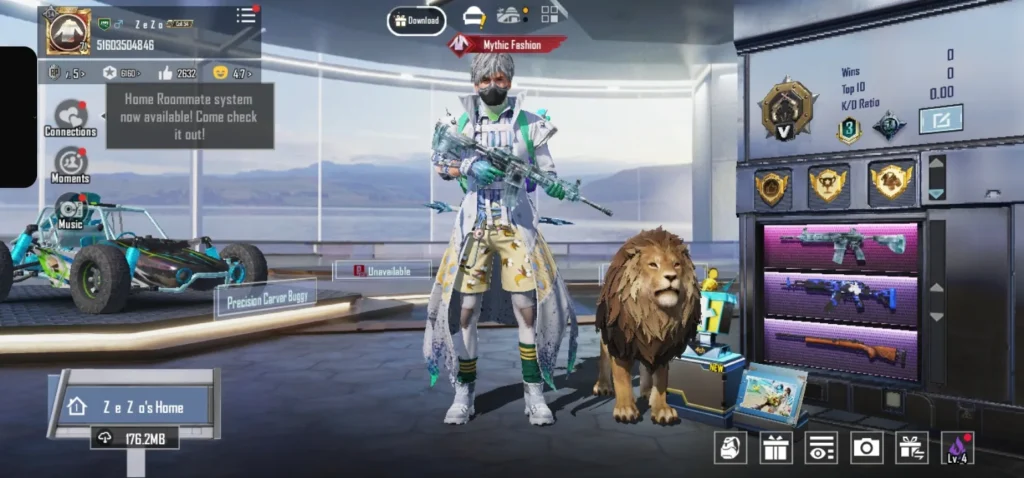The height and width of the screenshot is (478, 1024).
Task: Click ZeZo's player avatar
Action: pos(68,31)
